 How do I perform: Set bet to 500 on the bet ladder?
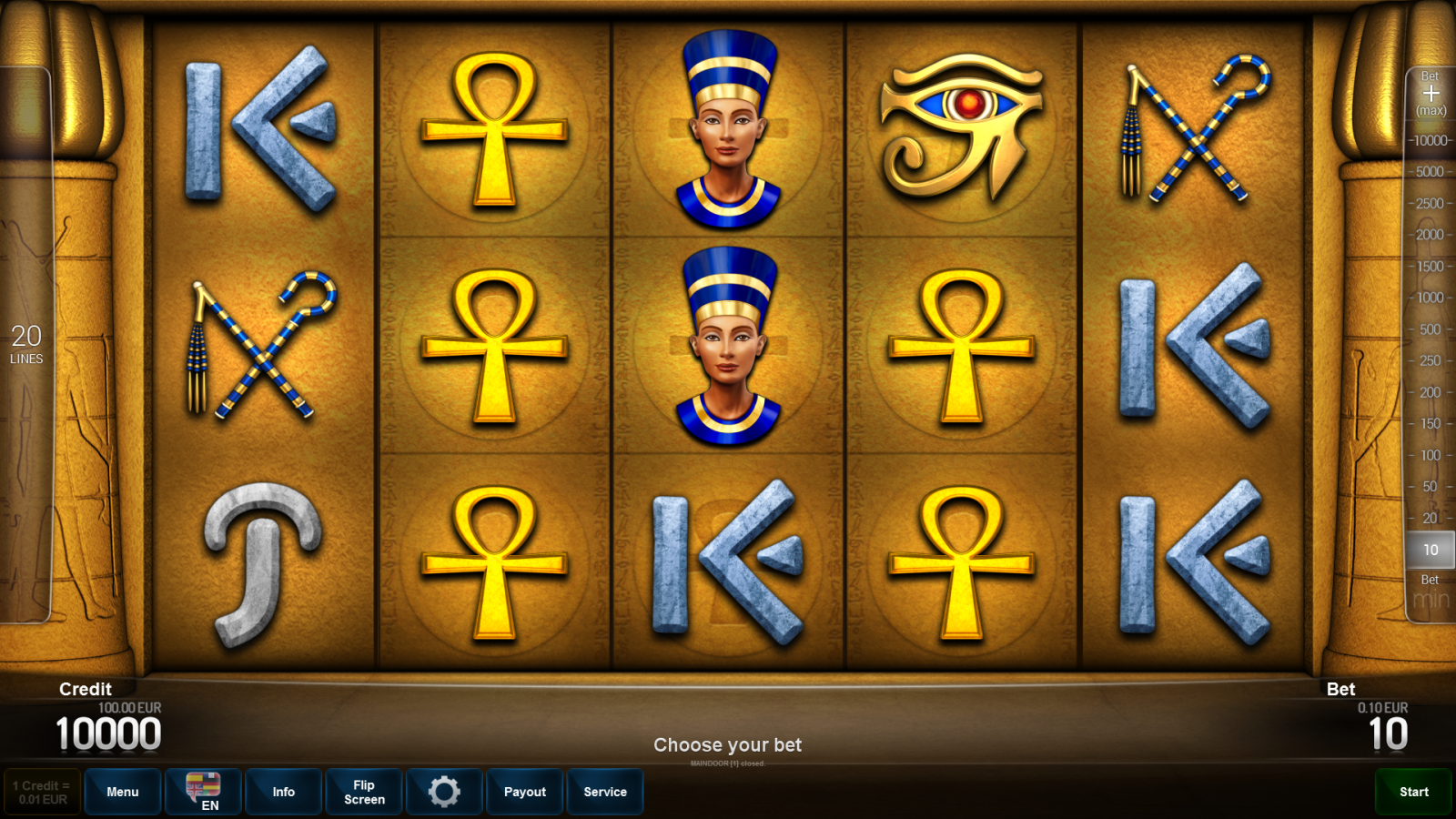click(1431, 330)
